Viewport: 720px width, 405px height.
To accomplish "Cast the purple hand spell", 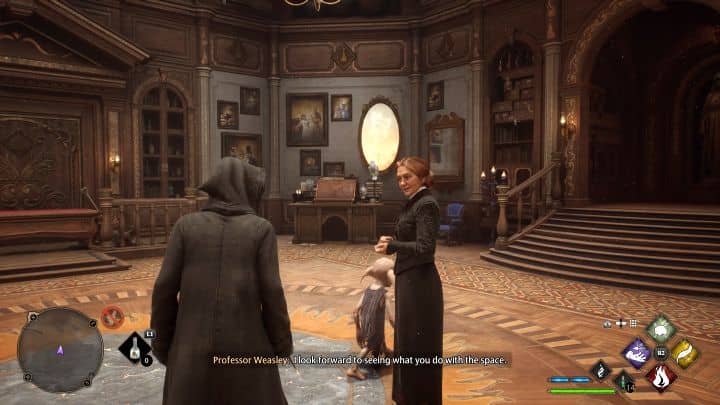I will tap(636, 352).
